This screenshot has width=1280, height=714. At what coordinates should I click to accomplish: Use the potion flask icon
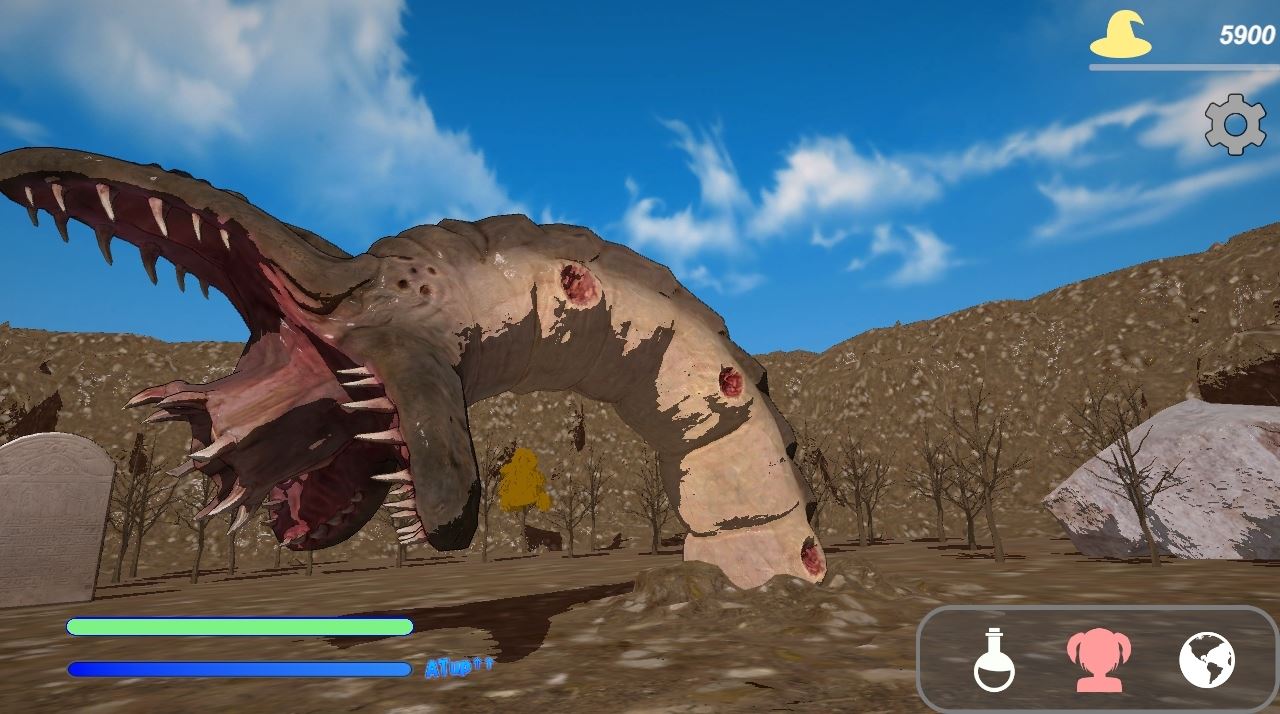coord(994,660)
